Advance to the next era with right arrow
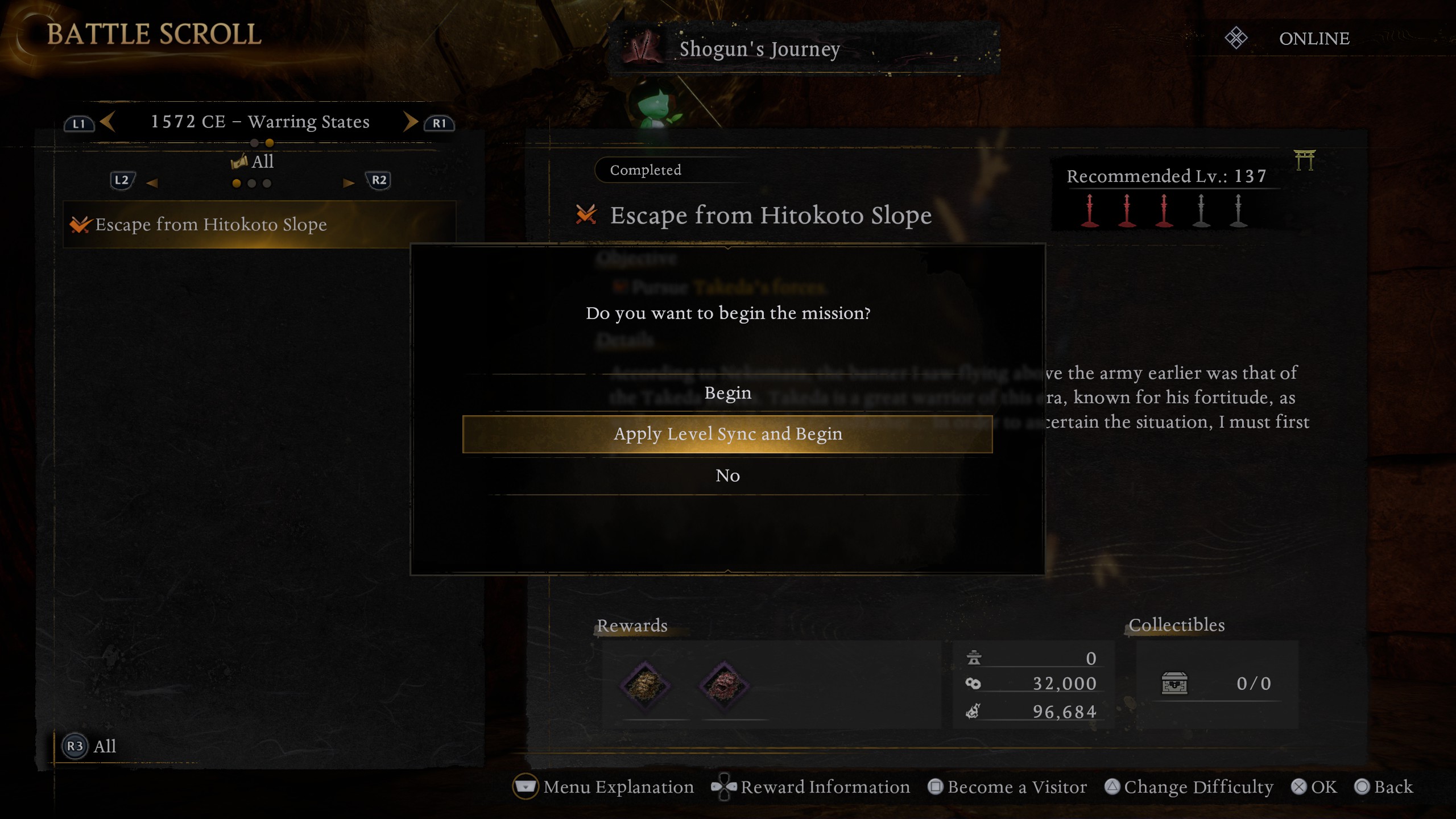Image resolution: width=1456 pixels, height=819 pixels. pos(410,122)
